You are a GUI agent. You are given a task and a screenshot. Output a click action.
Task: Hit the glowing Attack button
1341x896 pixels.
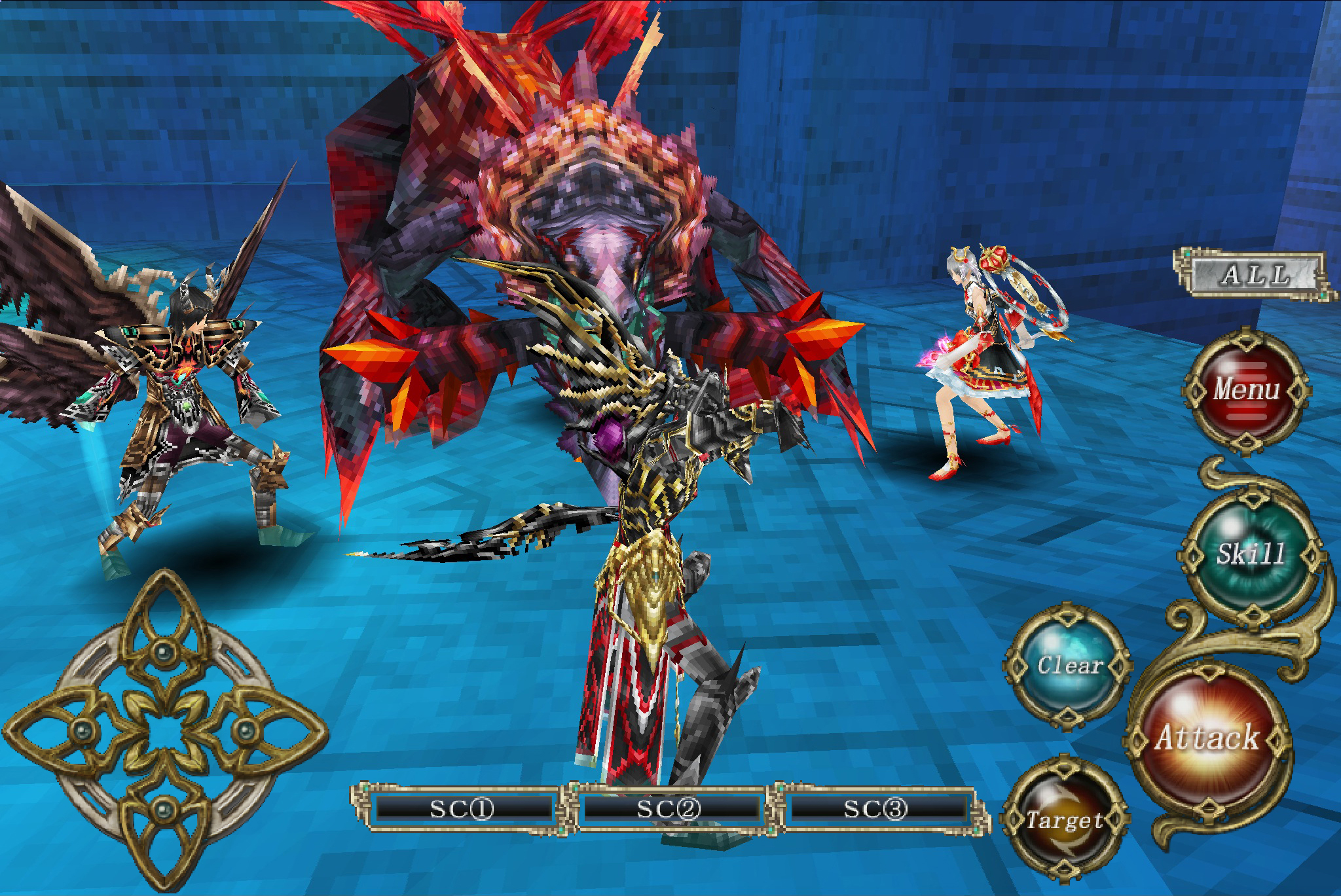(x=1208, y=738)
